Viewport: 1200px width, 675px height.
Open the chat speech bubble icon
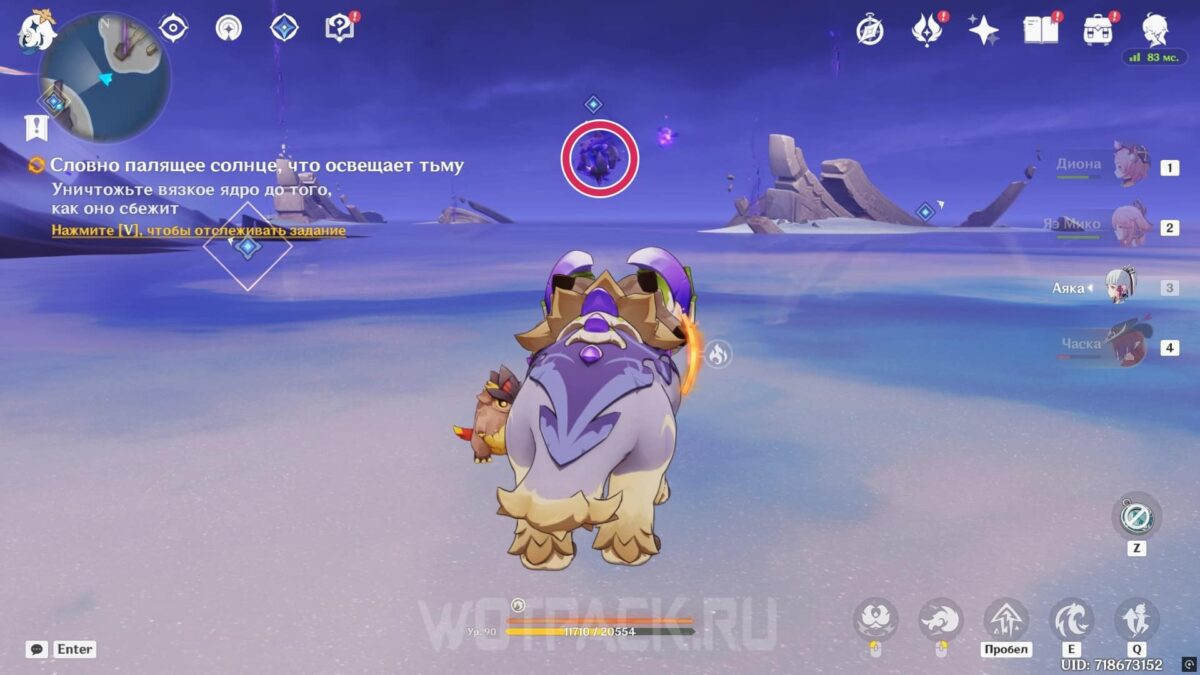pyautogui.click(x=37, y=649)
